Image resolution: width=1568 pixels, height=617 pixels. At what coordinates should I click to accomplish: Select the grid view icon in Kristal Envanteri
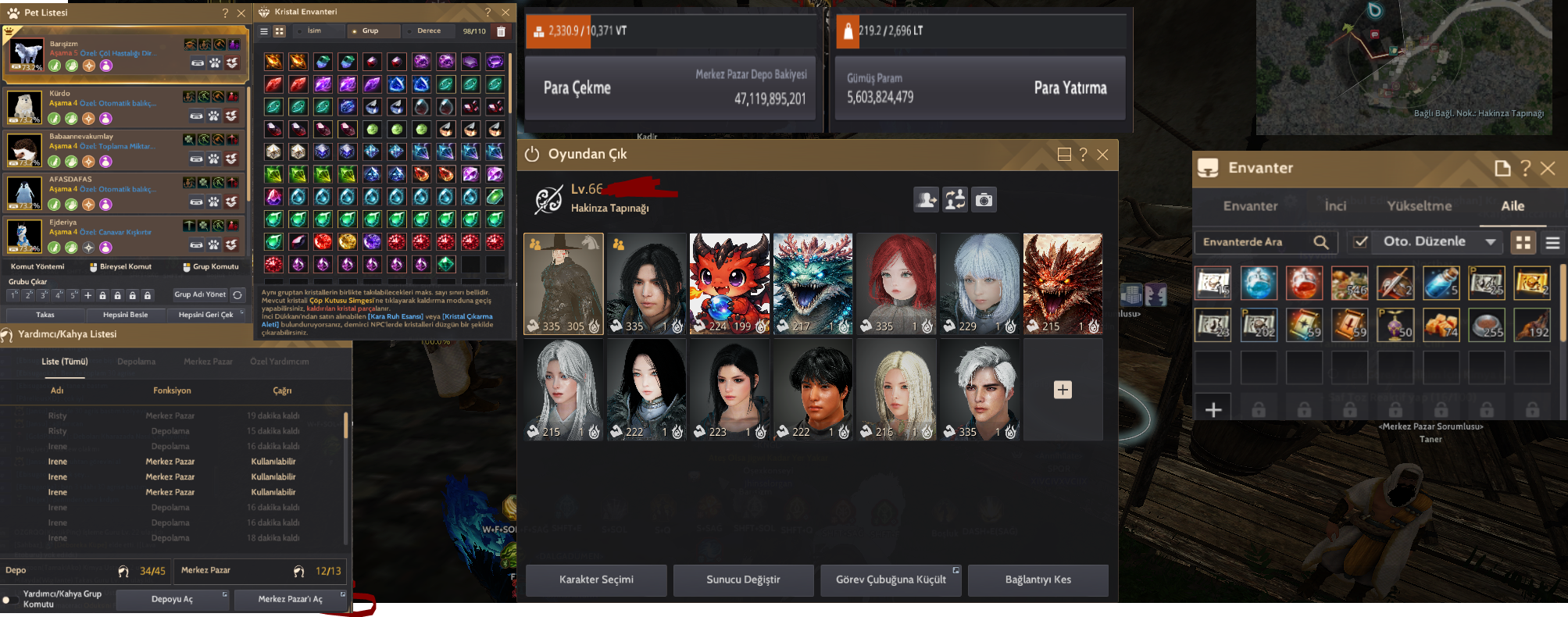pyautogui.click(x=280, y=31)
